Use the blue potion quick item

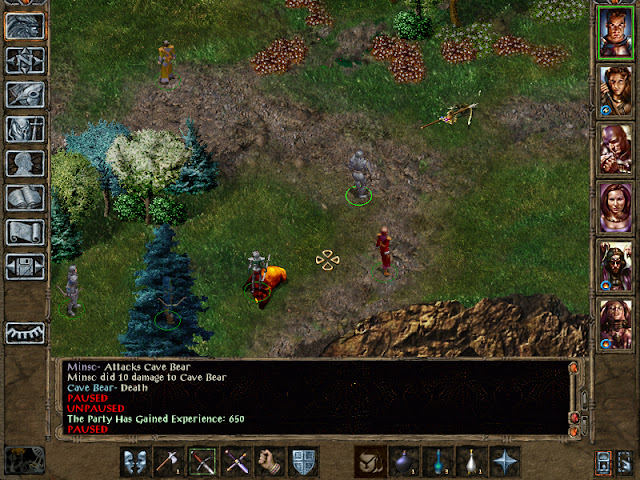[438, 462]
